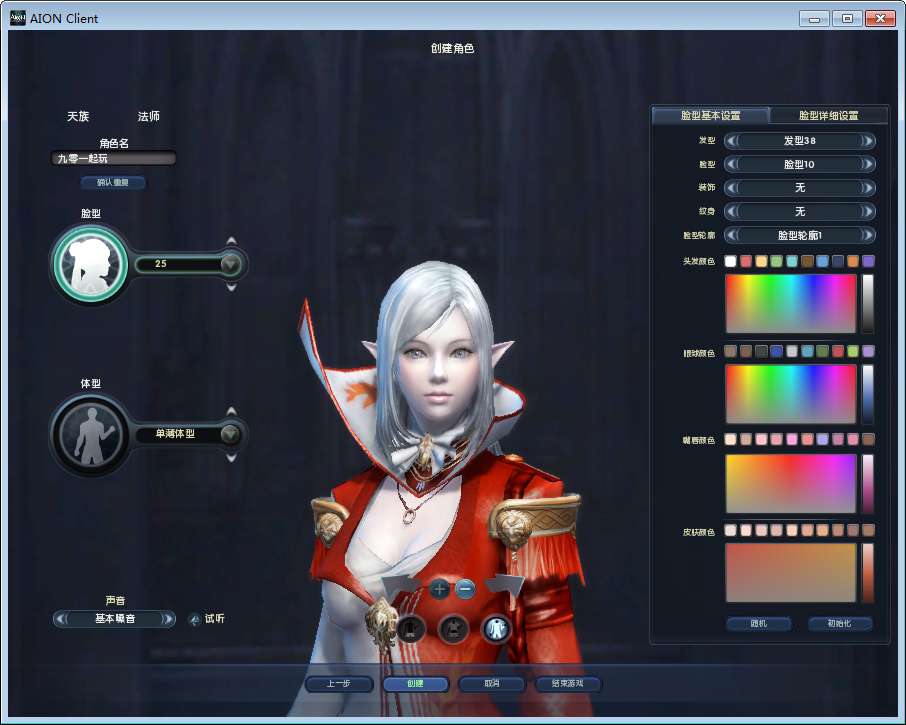Randomize appearance with the 随机 button
Screen dimensions: 906x725
(758, 624)
